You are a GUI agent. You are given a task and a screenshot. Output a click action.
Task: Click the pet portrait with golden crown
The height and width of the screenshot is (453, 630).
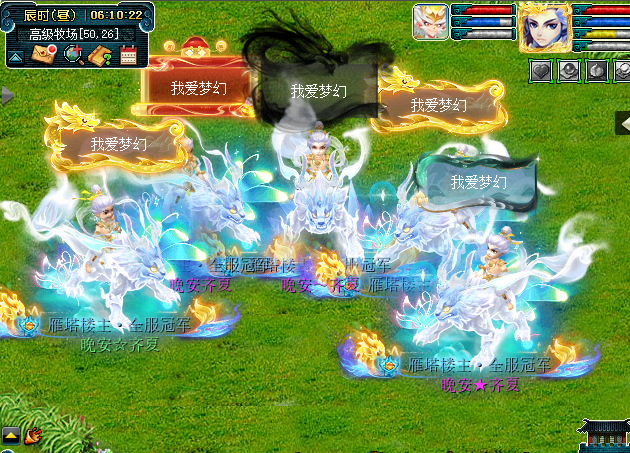point(430,21)
